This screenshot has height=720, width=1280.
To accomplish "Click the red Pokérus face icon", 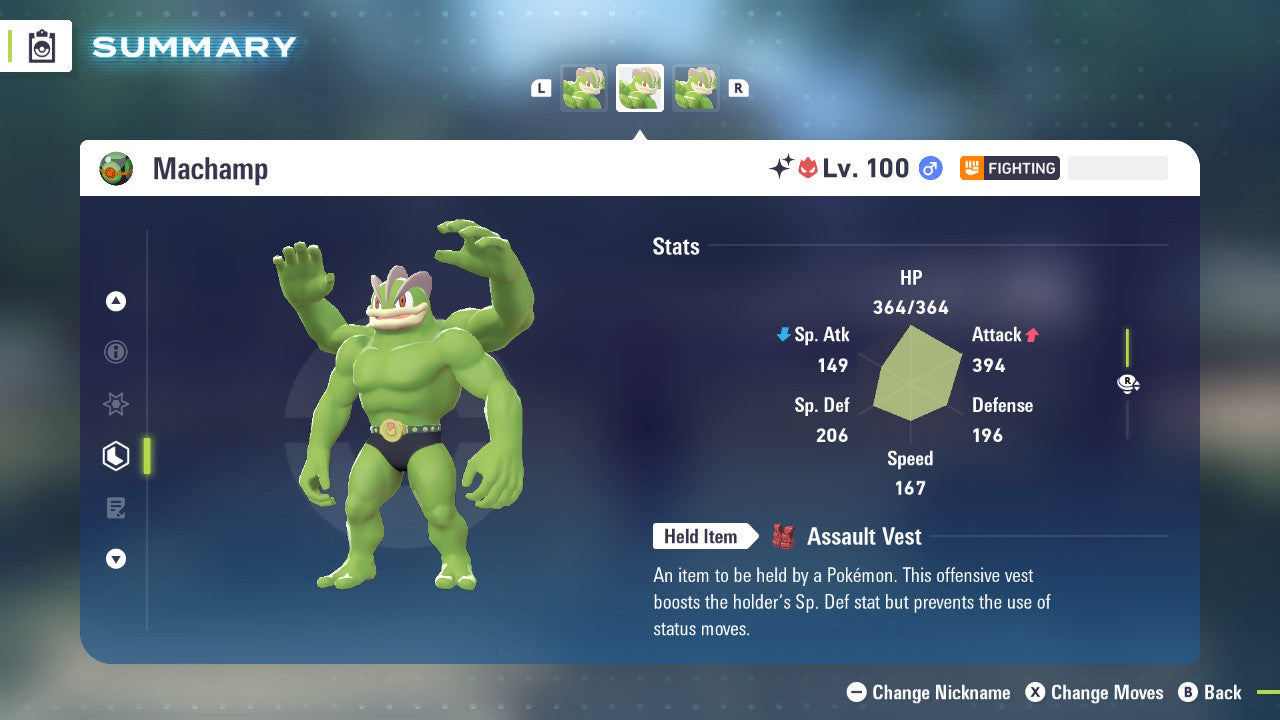I will (807, 168).
